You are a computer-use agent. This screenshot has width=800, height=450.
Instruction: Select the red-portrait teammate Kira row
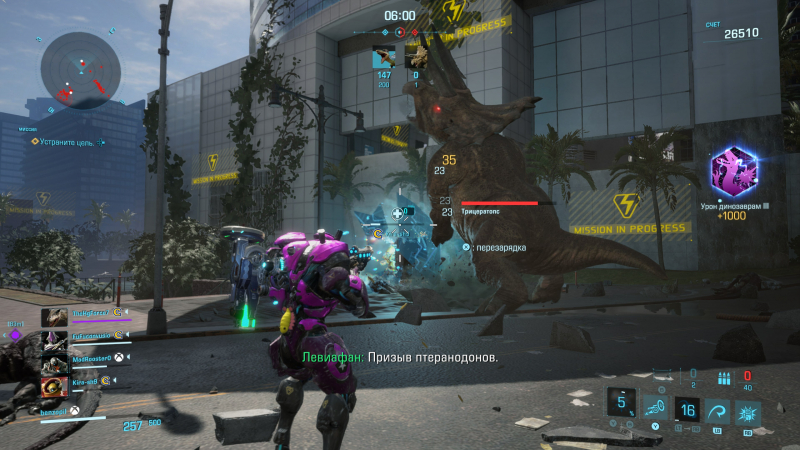coord(85,386)
